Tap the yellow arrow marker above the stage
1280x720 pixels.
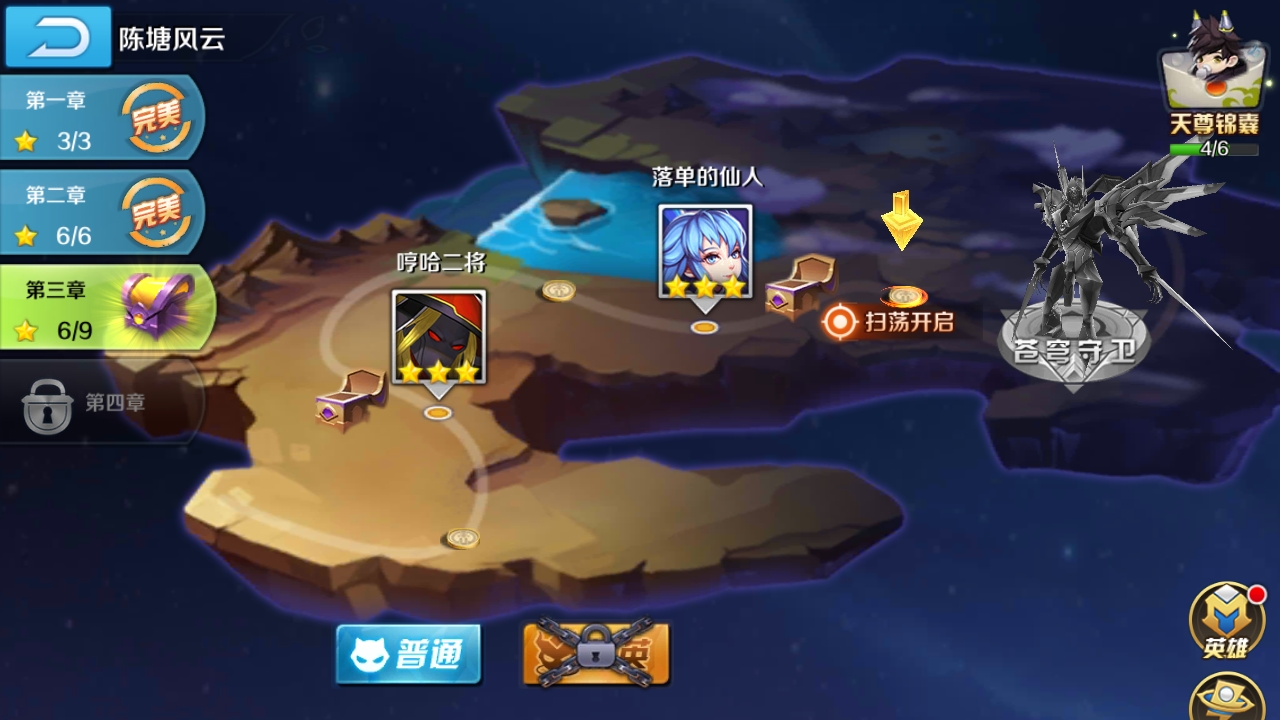[x=900, y=222]
